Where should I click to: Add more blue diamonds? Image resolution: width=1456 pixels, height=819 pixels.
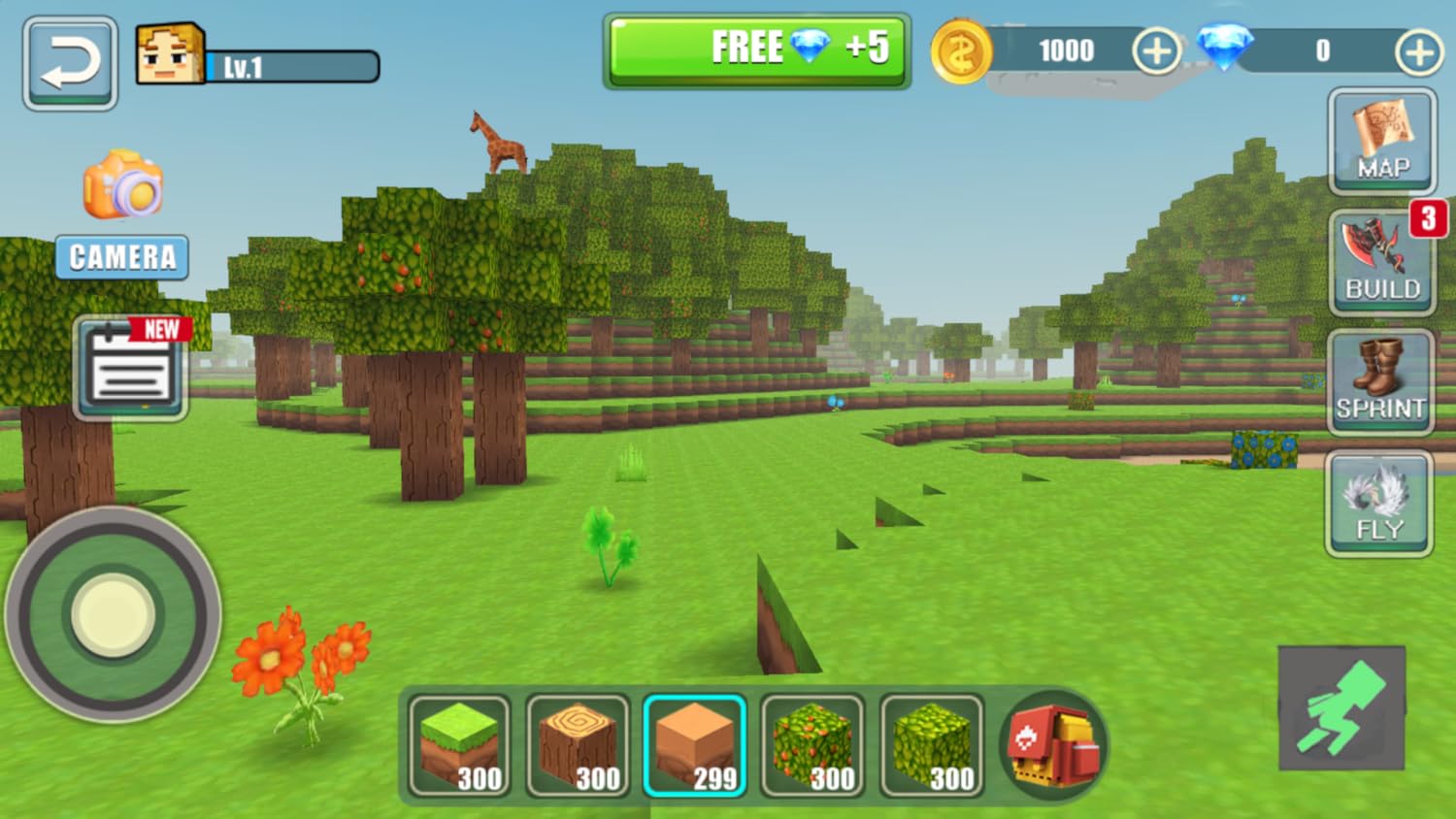click(x=1418, y=52)
